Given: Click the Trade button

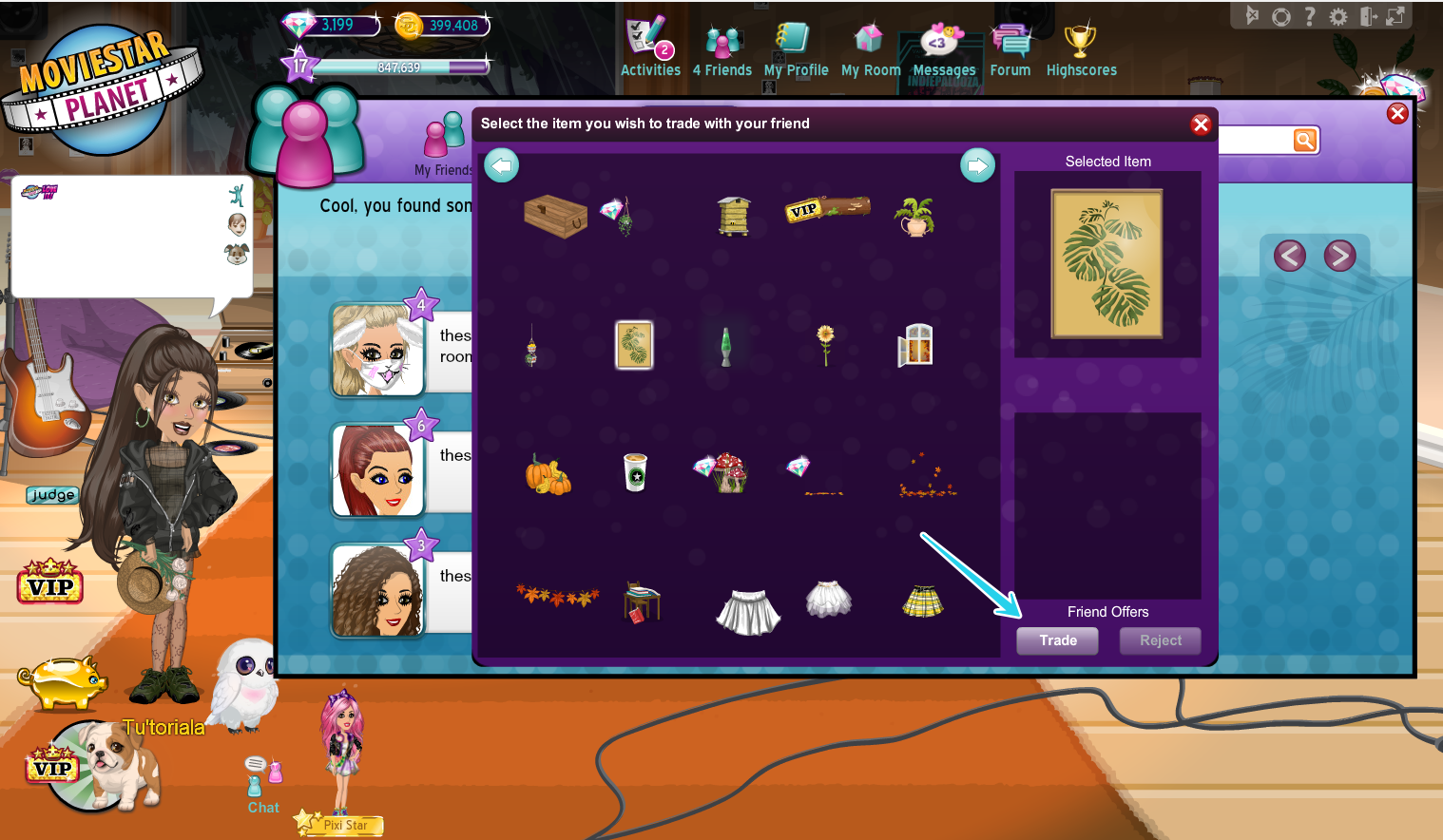Looking at the screenshot, I should tap(1057, 640).
